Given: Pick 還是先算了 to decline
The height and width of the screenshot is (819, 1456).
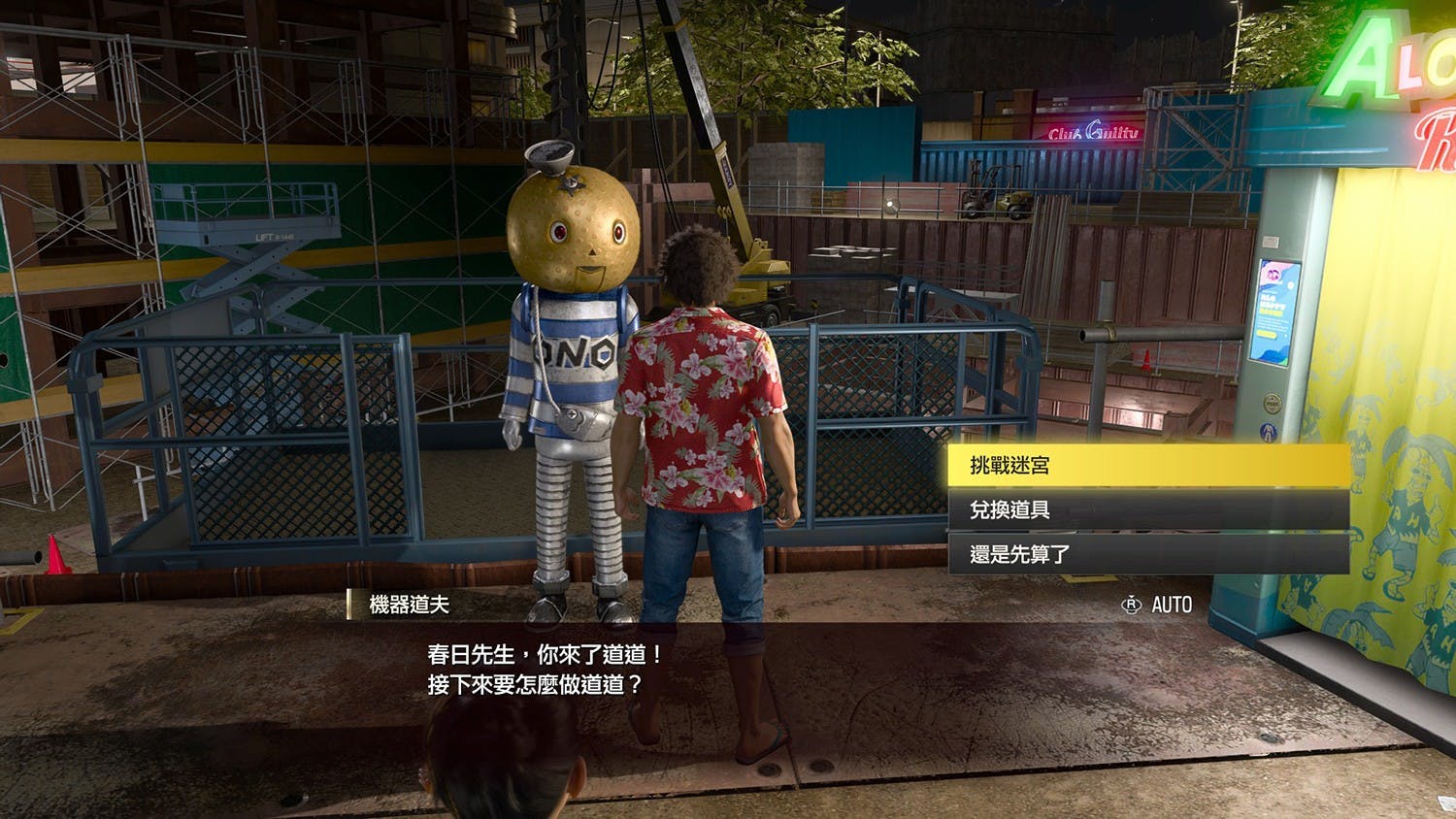Looking at the screenshot, I should [x=1147, y=554].
